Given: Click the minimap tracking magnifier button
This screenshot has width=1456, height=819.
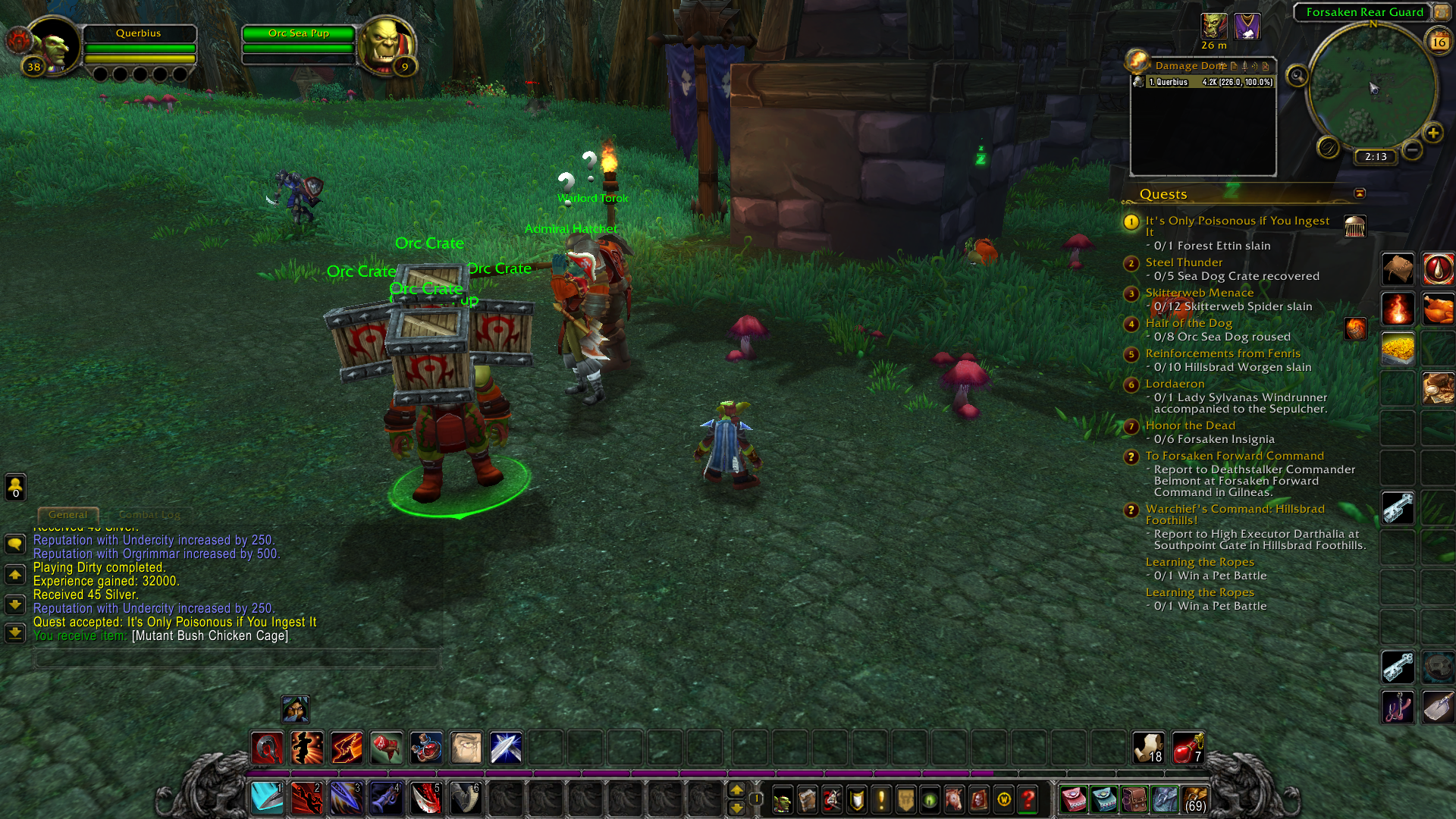Looking at the screenshot, I should click(1298, 76).
